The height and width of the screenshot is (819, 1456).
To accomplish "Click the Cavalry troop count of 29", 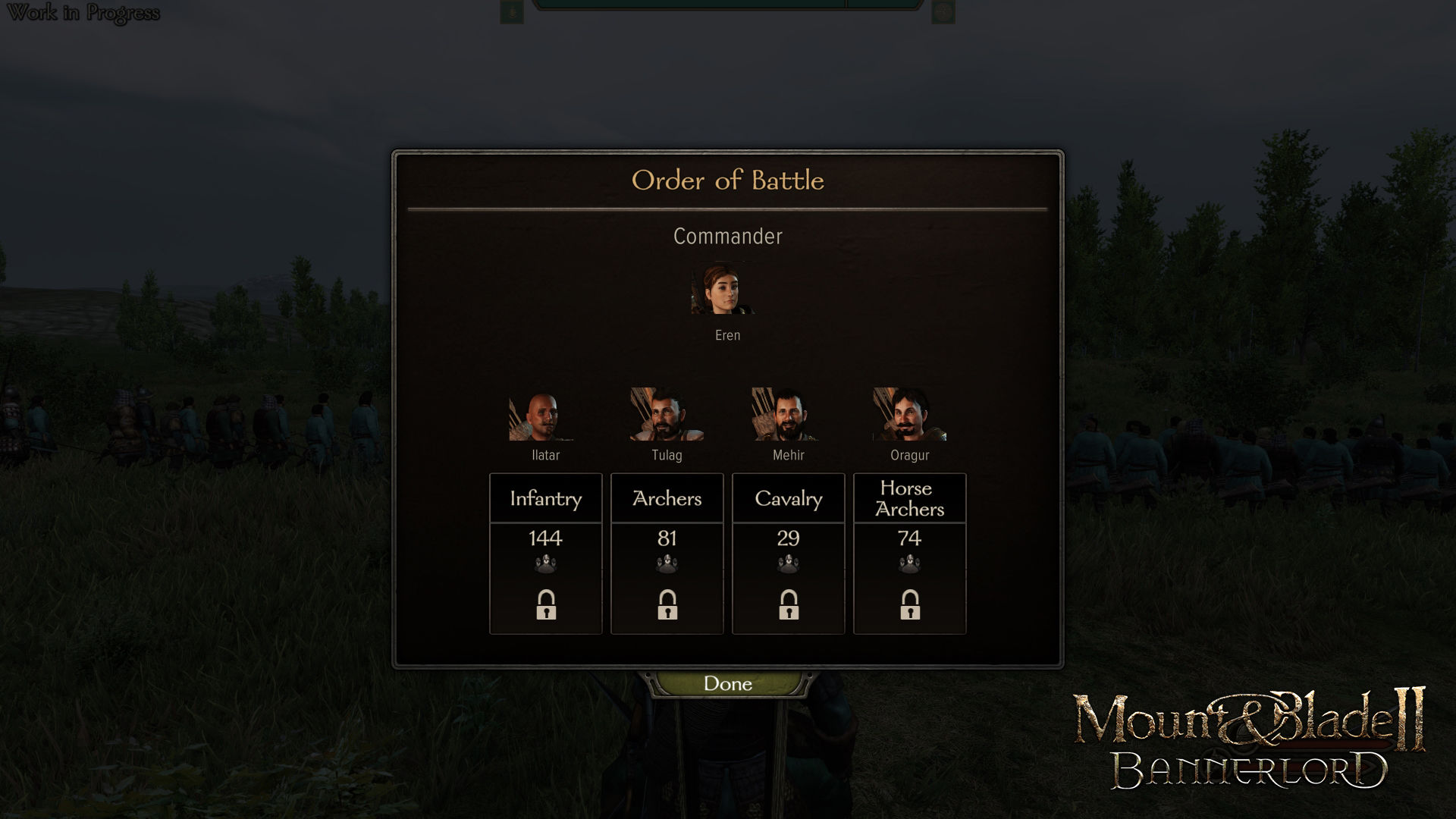I will [x=788, y=538].
